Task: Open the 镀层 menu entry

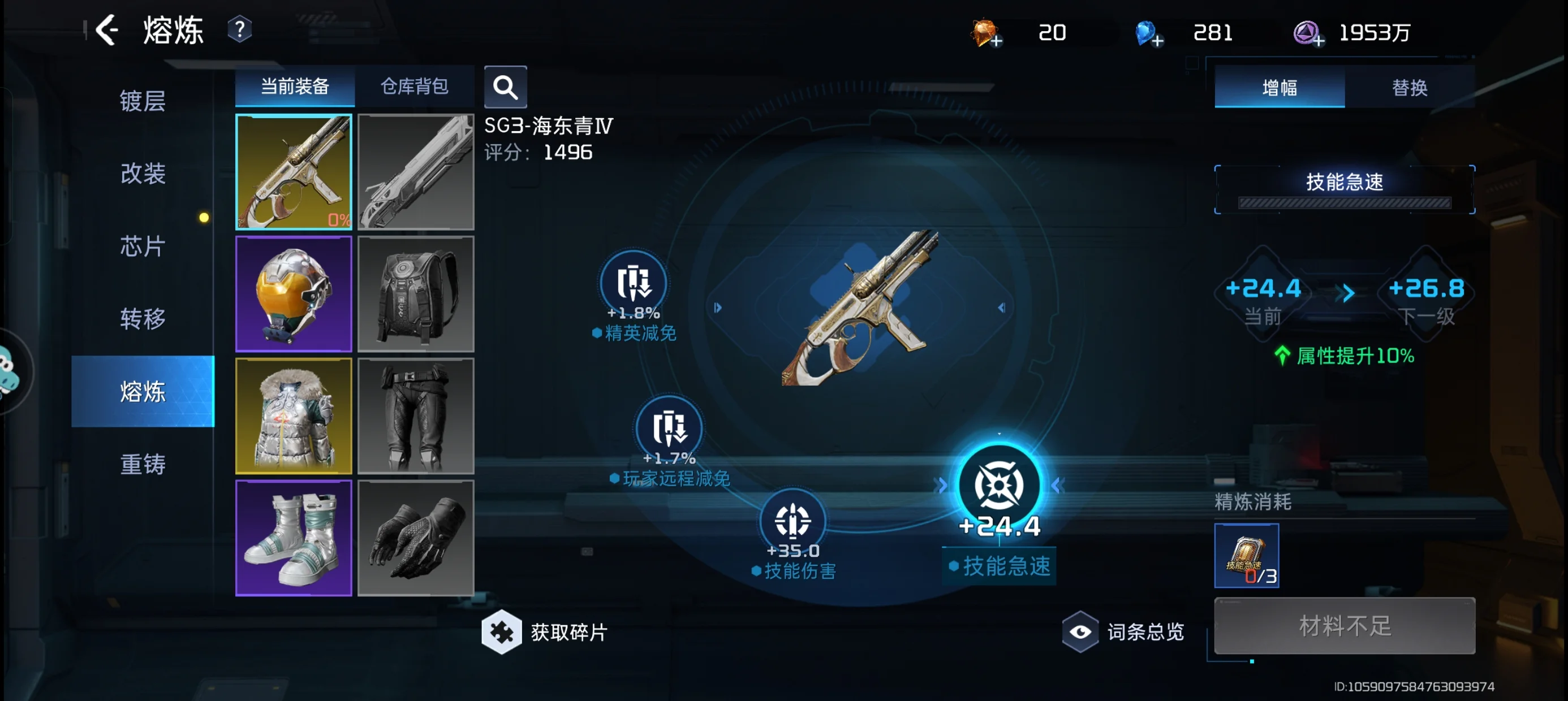Action: pyautogui.click(x=143, y=101)
